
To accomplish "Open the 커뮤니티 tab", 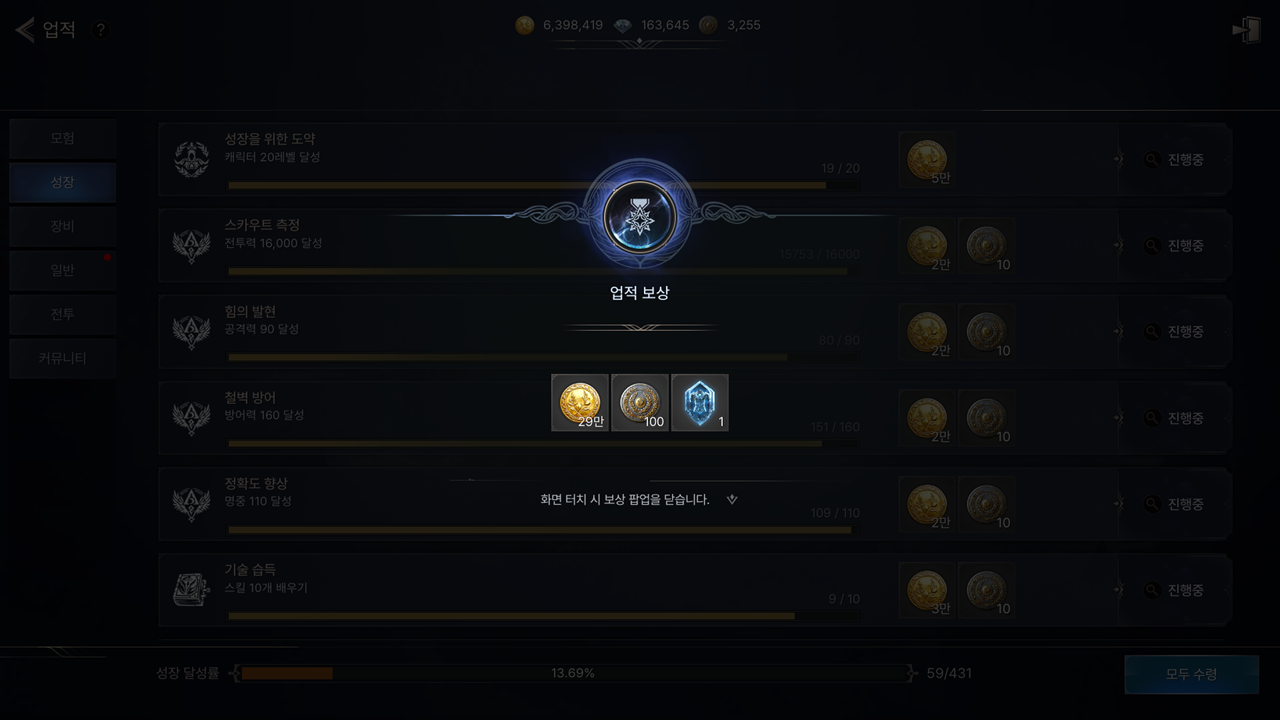I will (62, 358).
